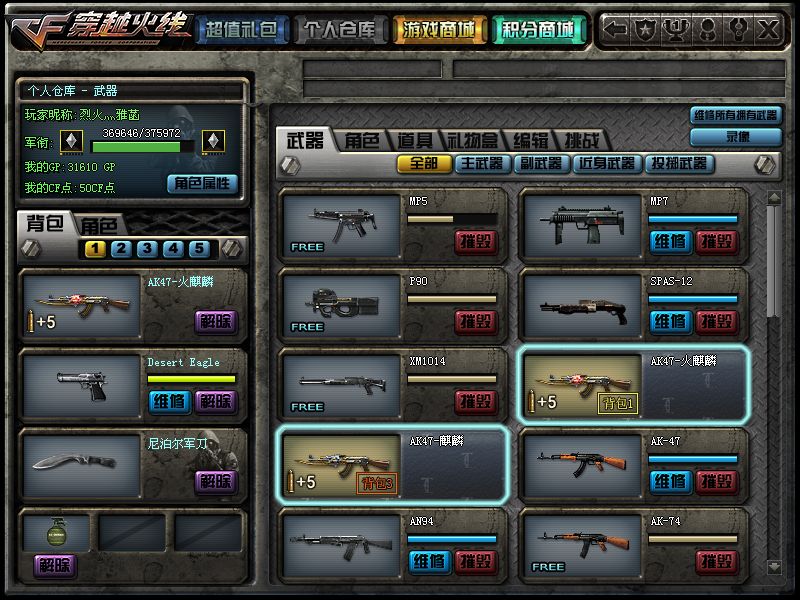The image size is (800, 600).
Task: Destroy the MP5 weapon
Action: (x=476, y=241)
